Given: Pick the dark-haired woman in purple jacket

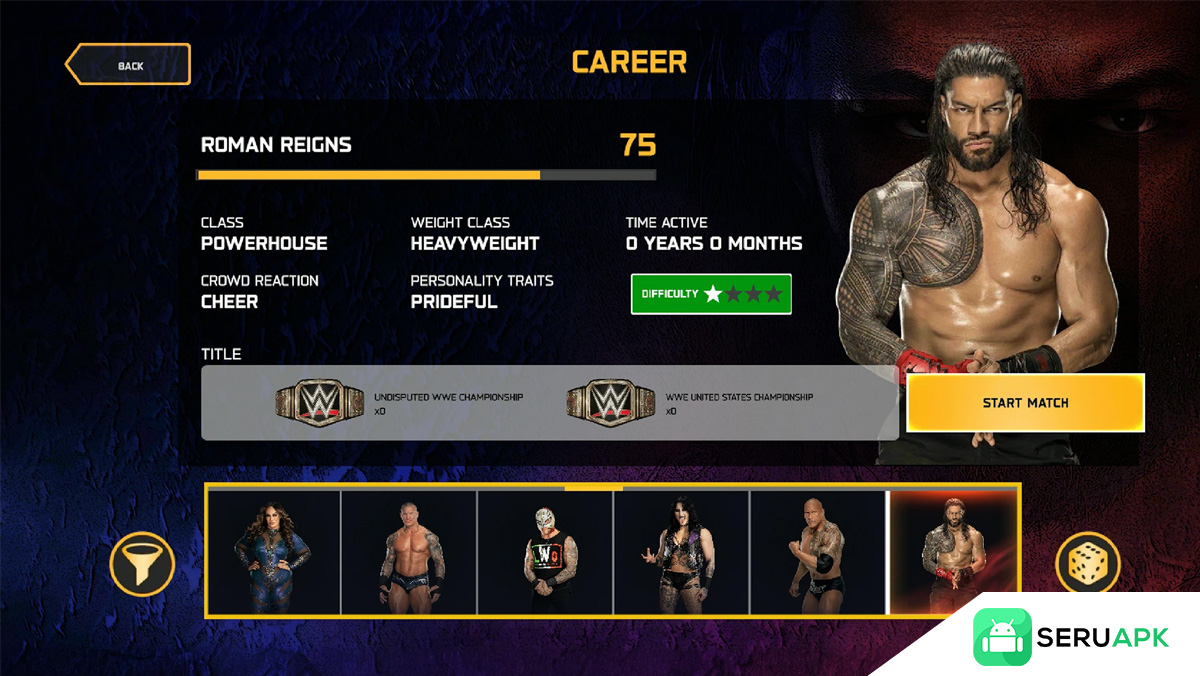Looking at the screenshot, I should point(681,552).
